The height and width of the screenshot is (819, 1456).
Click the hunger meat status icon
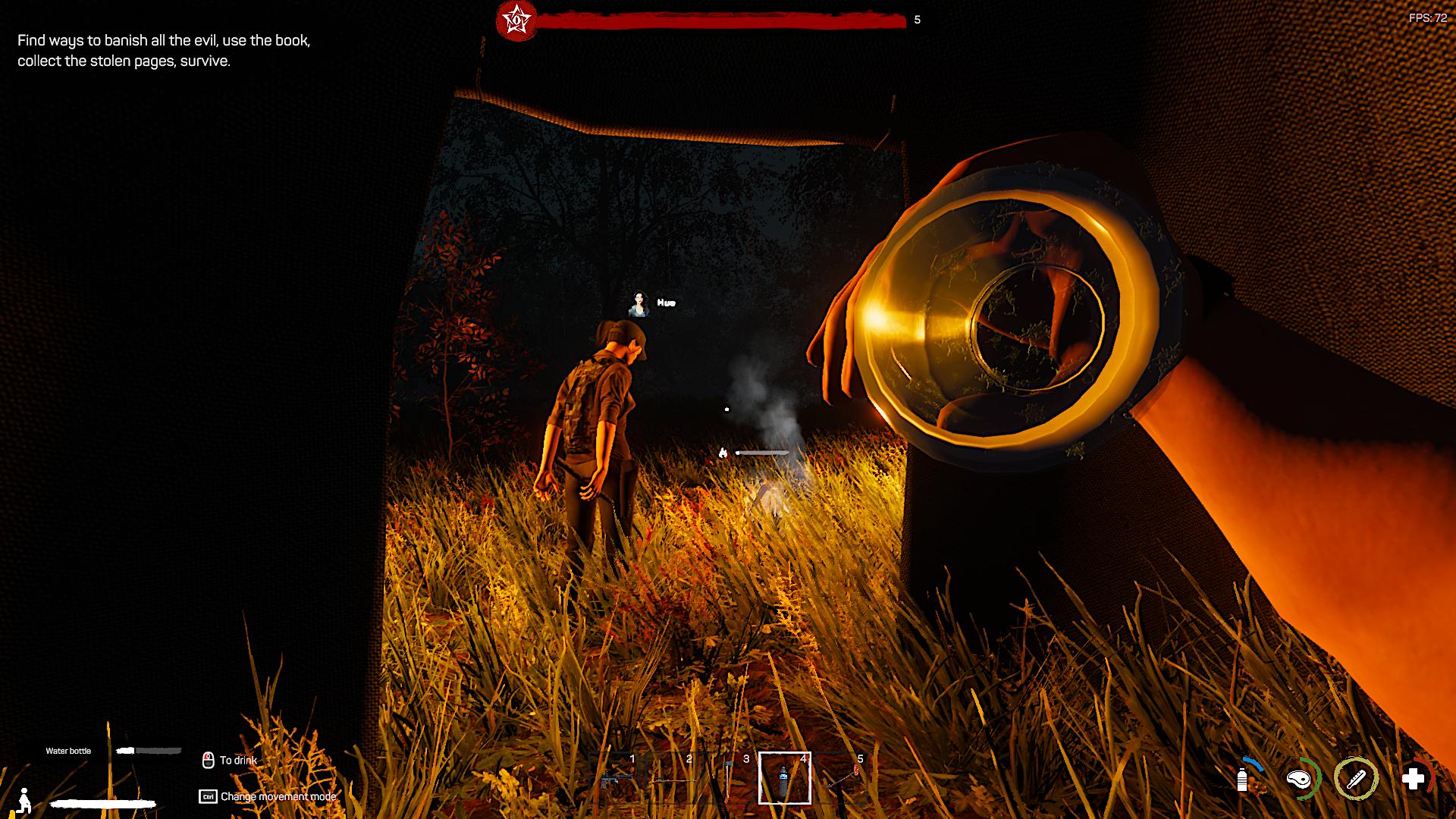coord(1300,779)
